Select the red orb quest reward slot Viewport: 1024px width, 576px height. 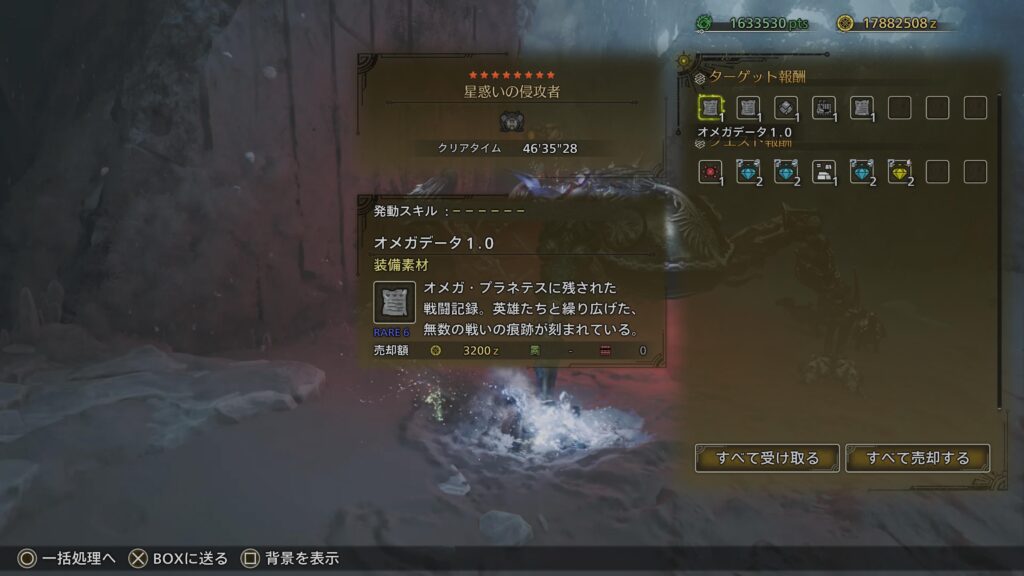tap(710, 171)
